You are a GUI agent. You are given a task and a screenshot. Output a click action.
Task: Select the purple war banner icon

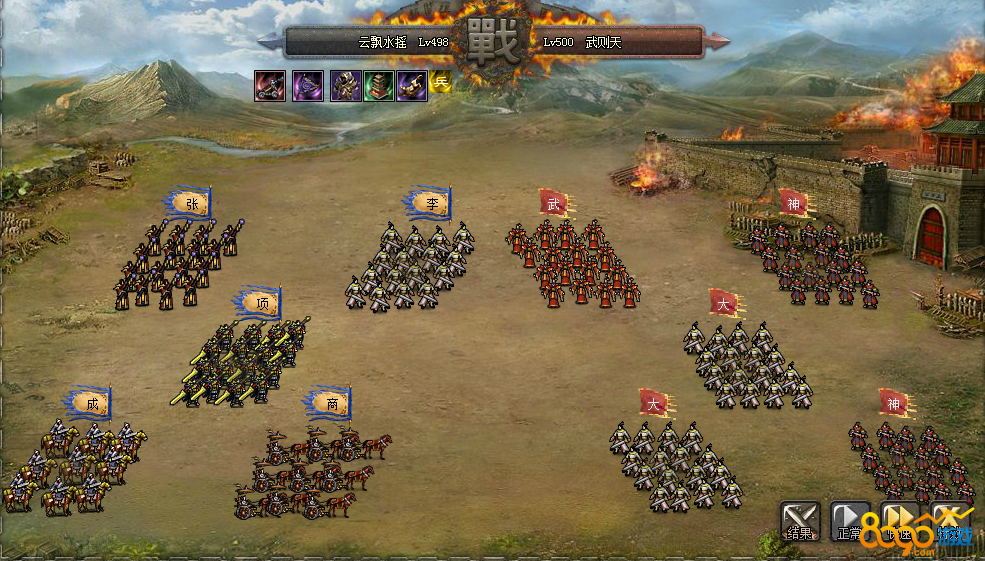tap(308, 85)
